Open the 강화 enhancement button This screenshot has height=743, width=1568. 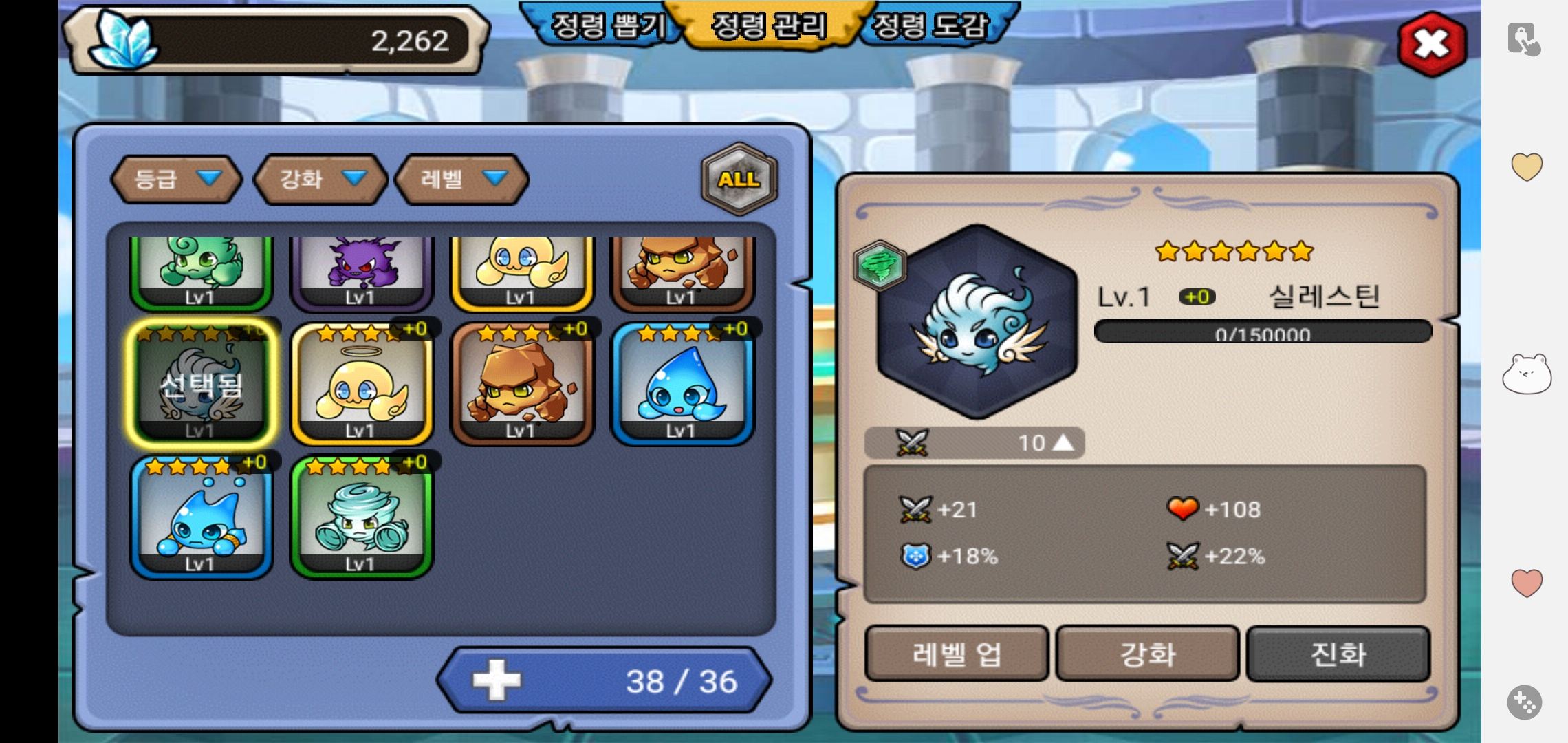(x=1147, y=654)
